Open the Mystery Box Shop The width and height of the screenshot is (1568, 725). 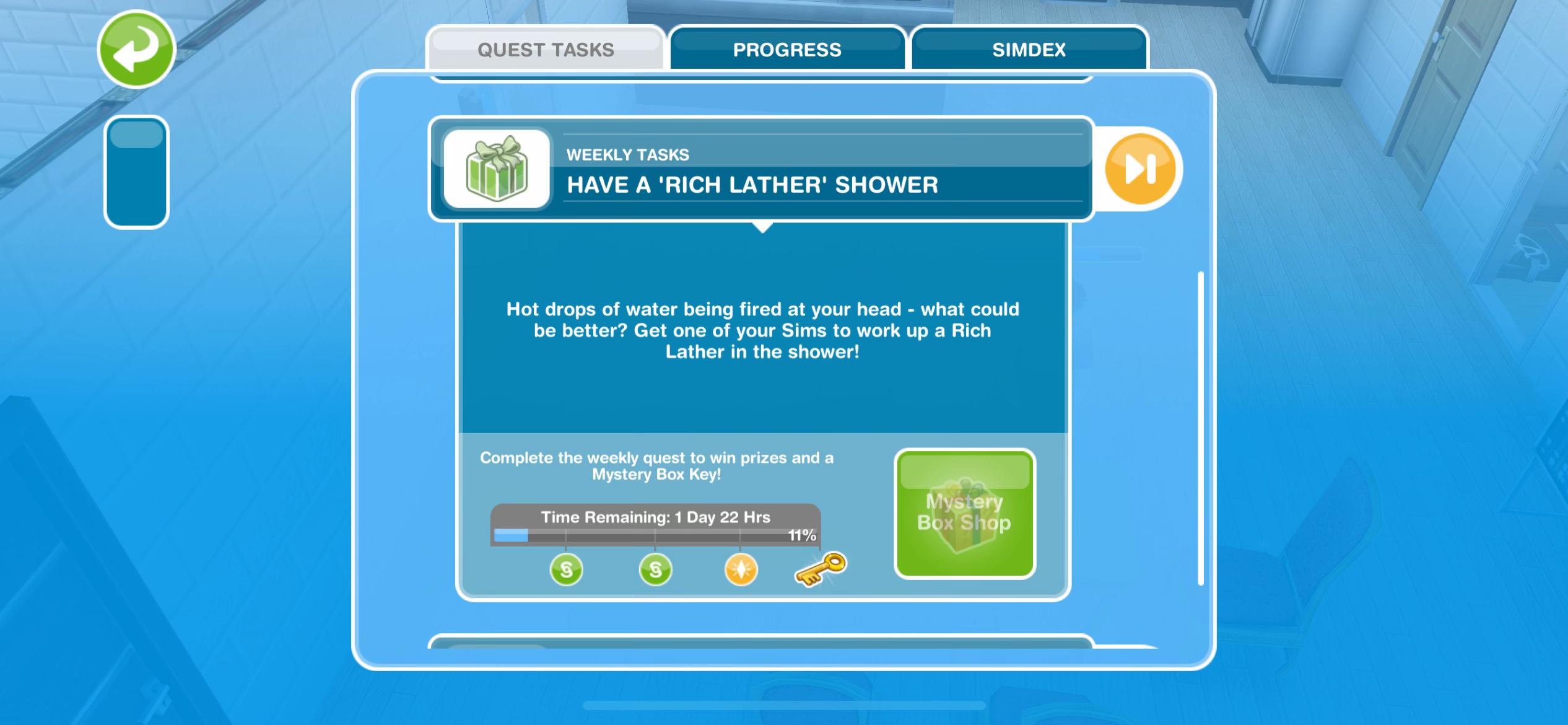click(964, 513)
